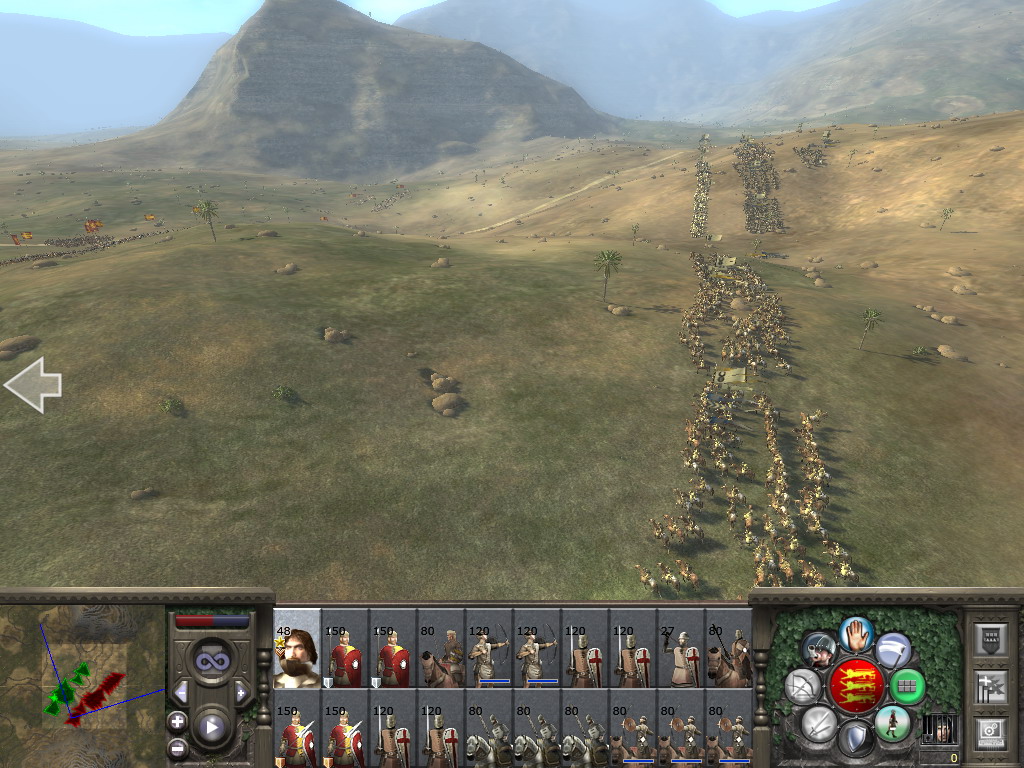Zoom out the minimap with minus button
1024x768 pixels.
178,747
